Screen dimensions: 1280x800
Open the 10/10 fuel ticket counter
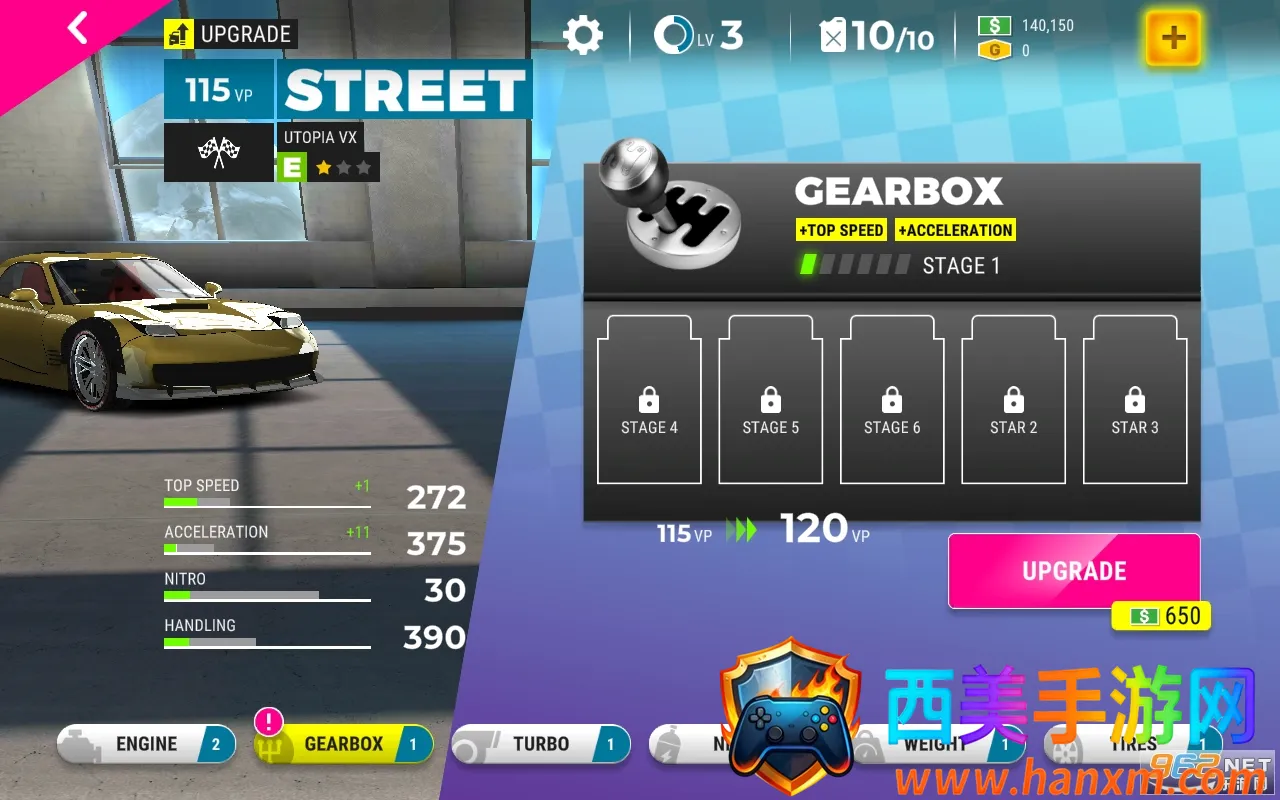[877, 37]
